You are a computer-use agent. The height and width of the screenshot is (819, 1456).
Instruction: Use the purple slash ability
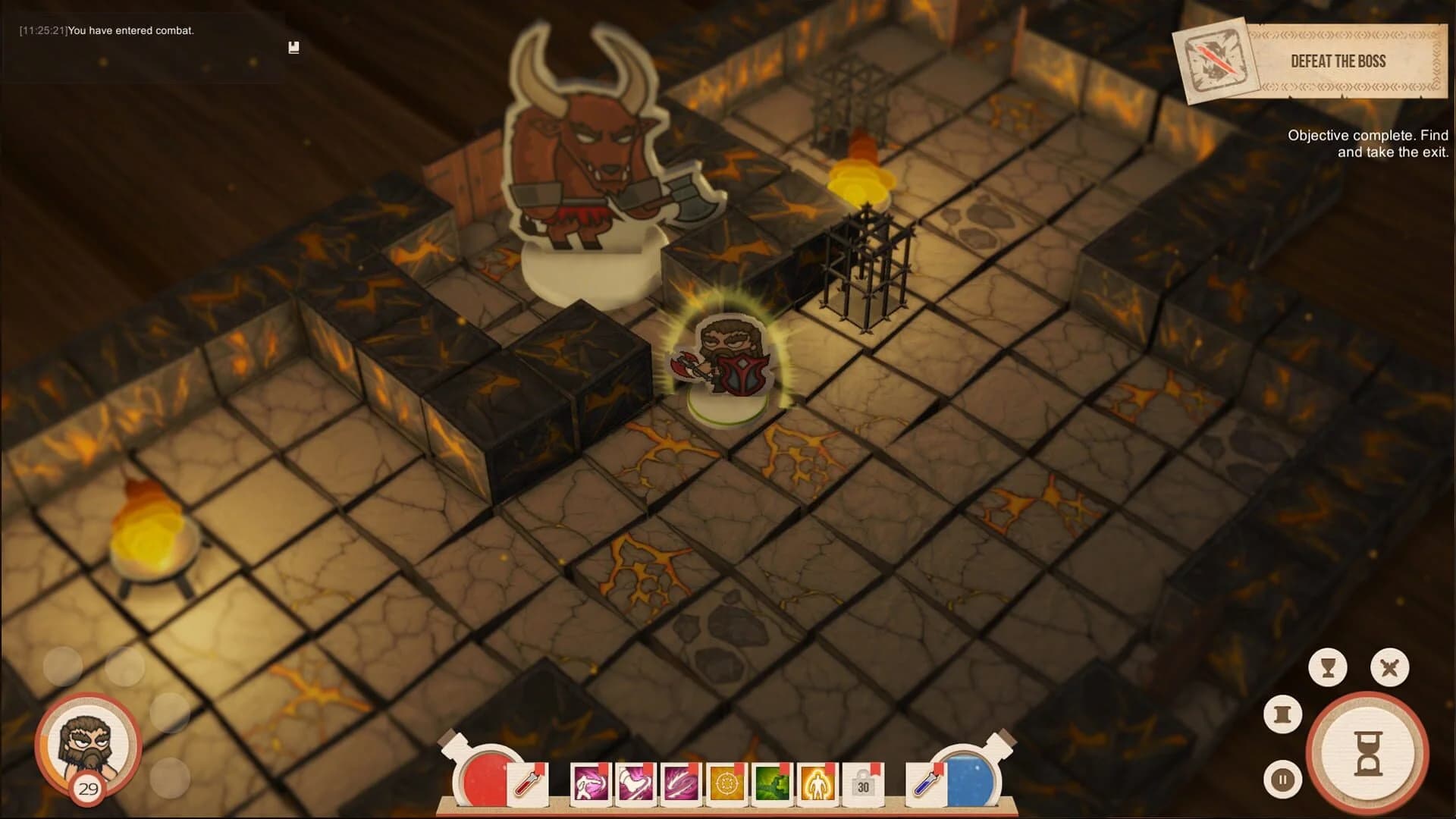pyautogui.click(x=679, y=783)
